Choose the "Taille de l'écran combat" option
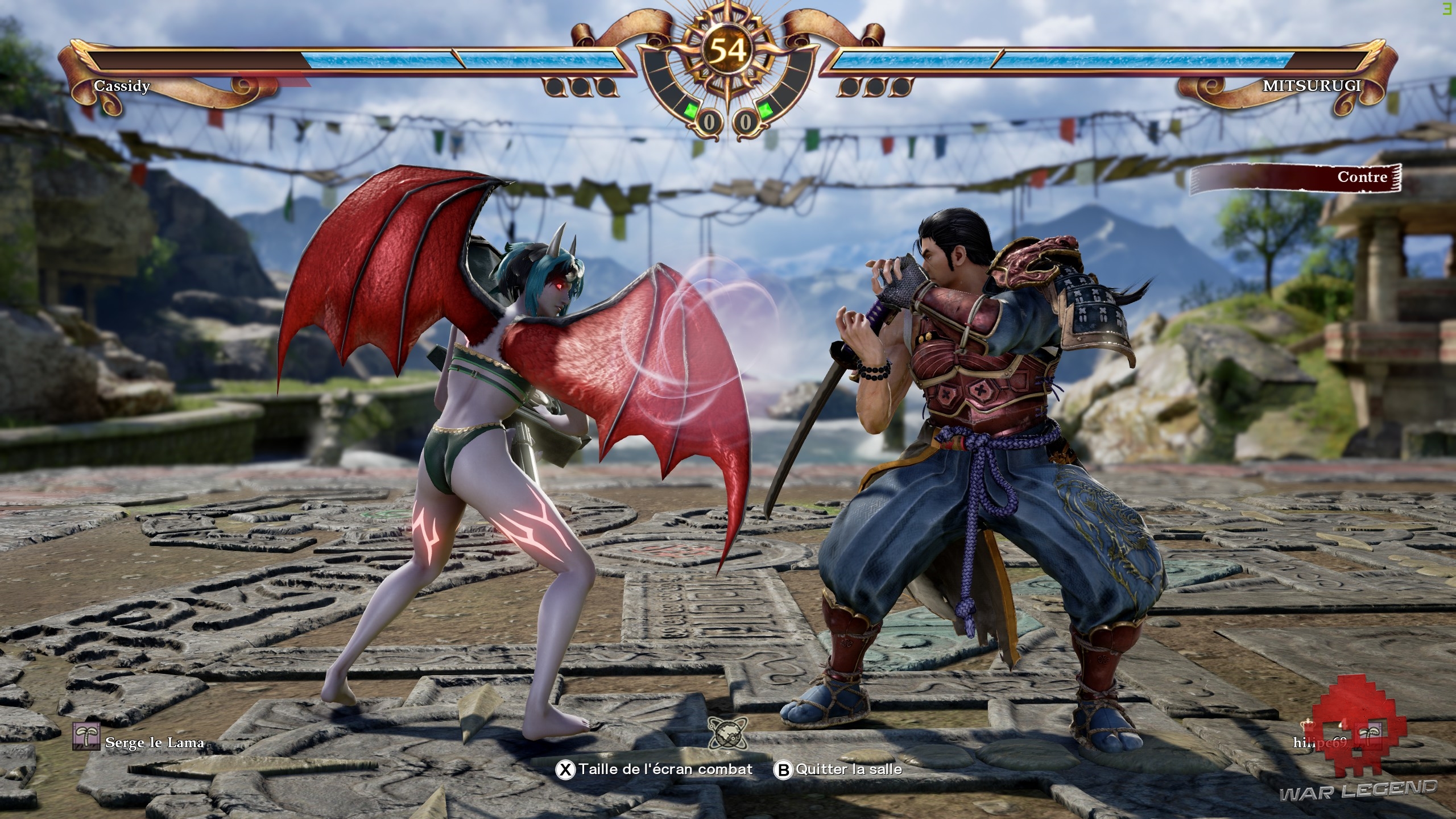 point(655,770)
